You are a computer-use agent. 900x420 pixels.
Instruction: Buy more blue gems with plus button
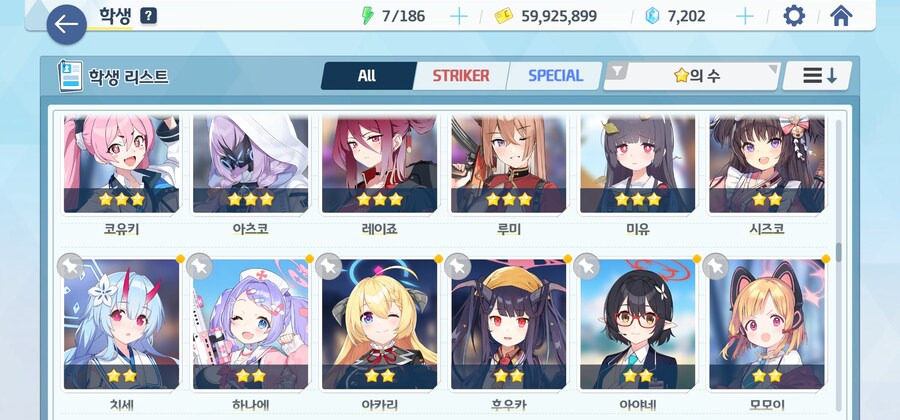(x=745, y=16)
